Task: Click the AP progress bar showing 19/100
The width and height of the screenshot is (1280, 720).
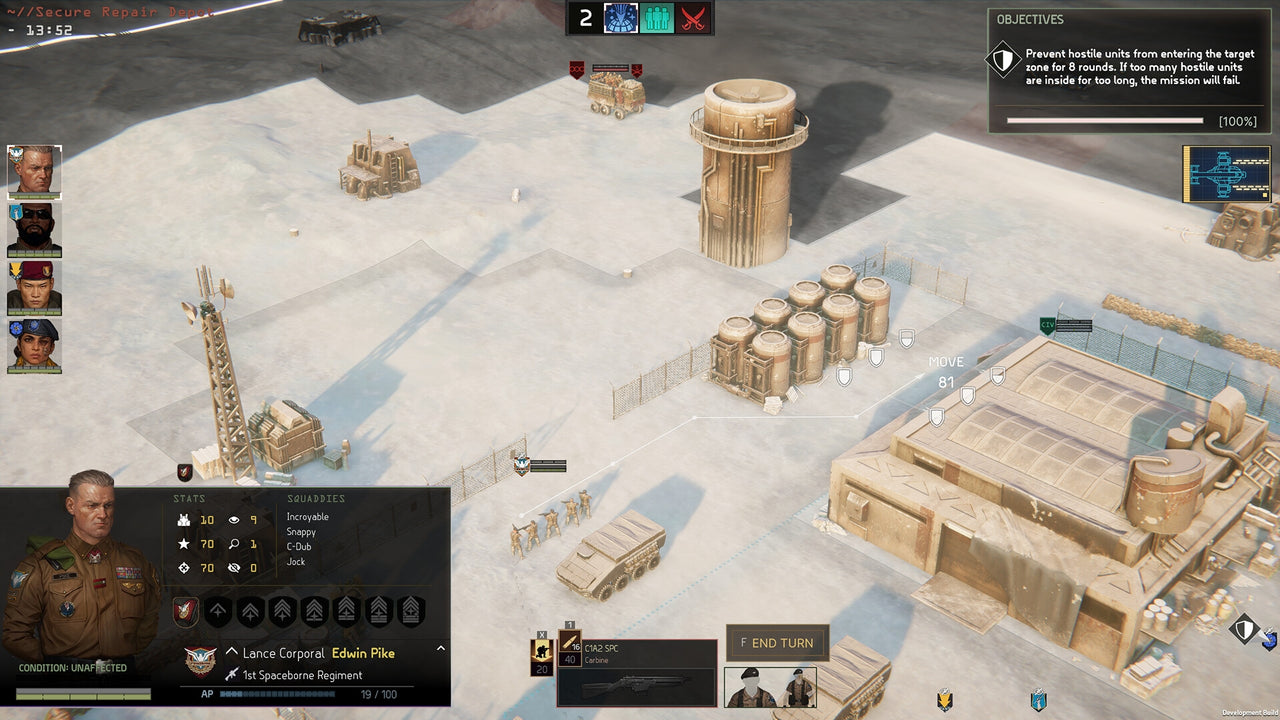Action: (280, 693)
